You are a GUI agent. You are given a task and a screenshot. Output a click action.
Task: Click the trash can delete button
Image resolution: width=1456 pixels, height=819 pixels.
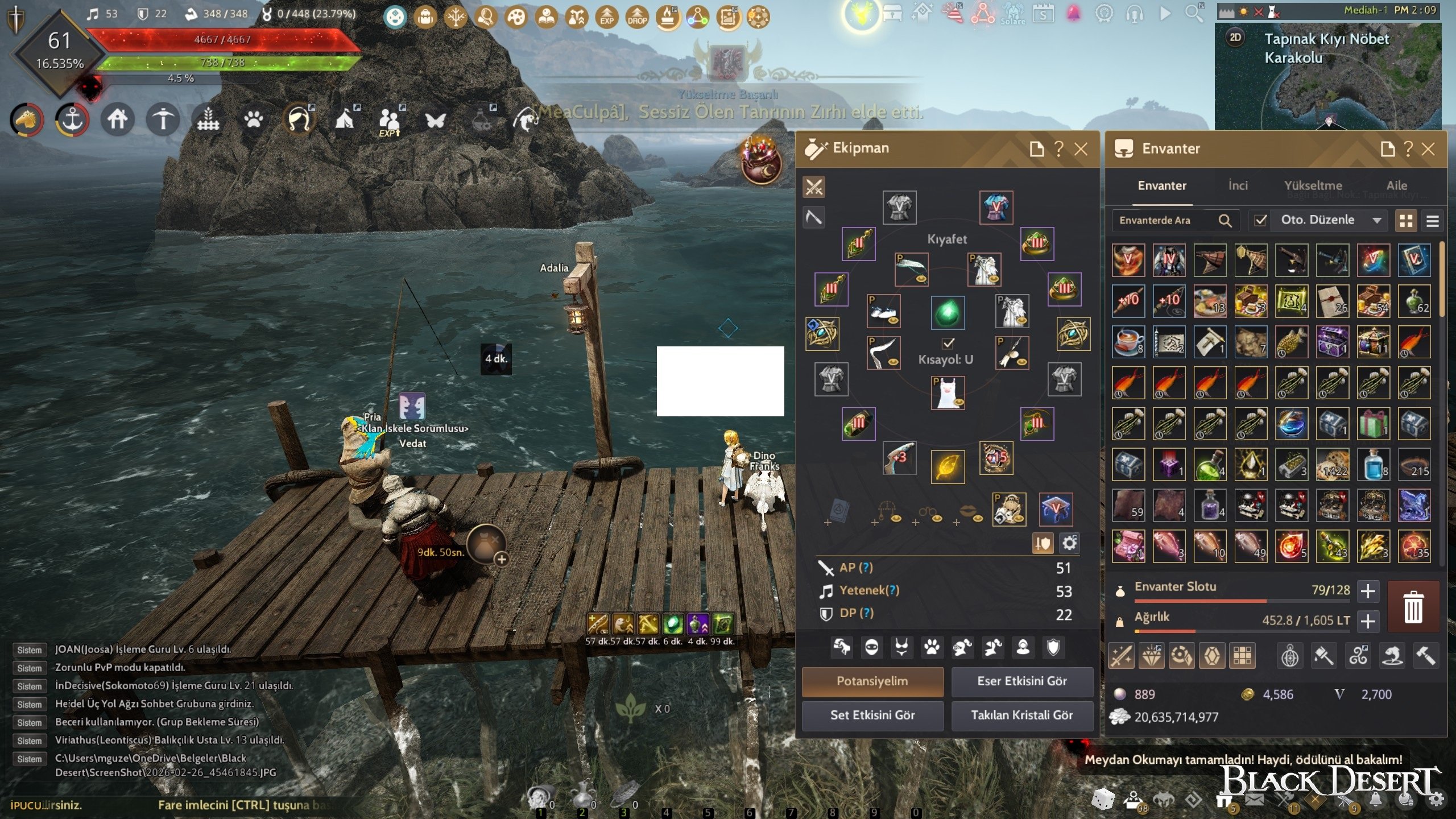point(1413,607)
